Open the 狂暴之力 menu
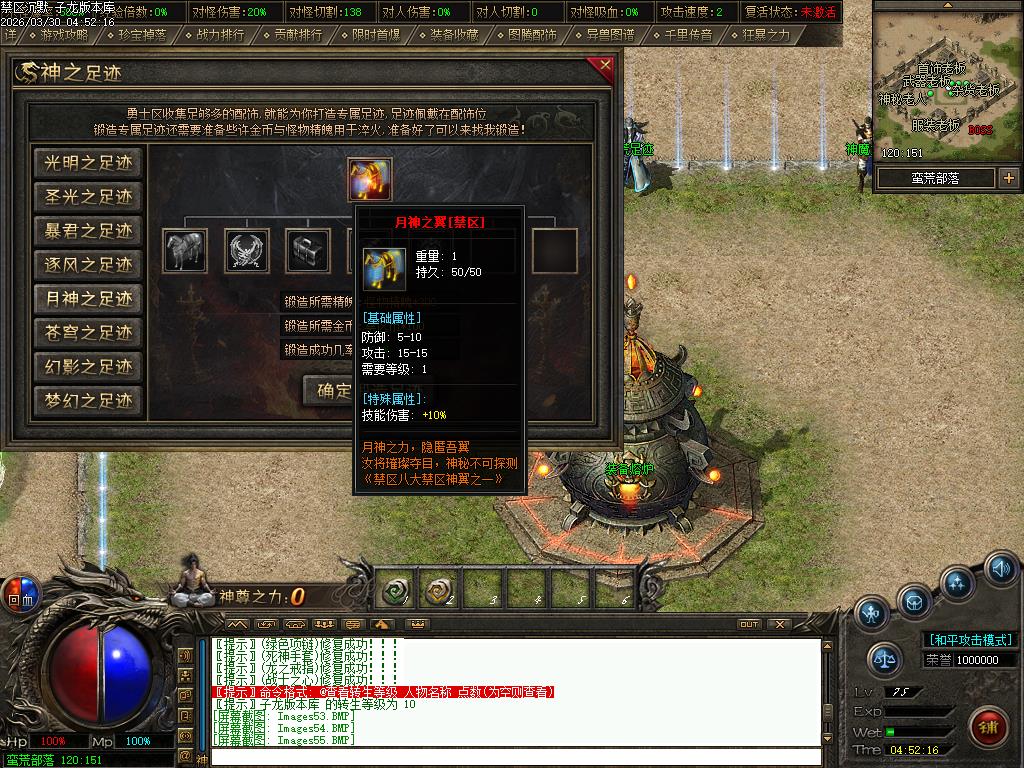The image size is (1024, 768). [x=765, y=34]
